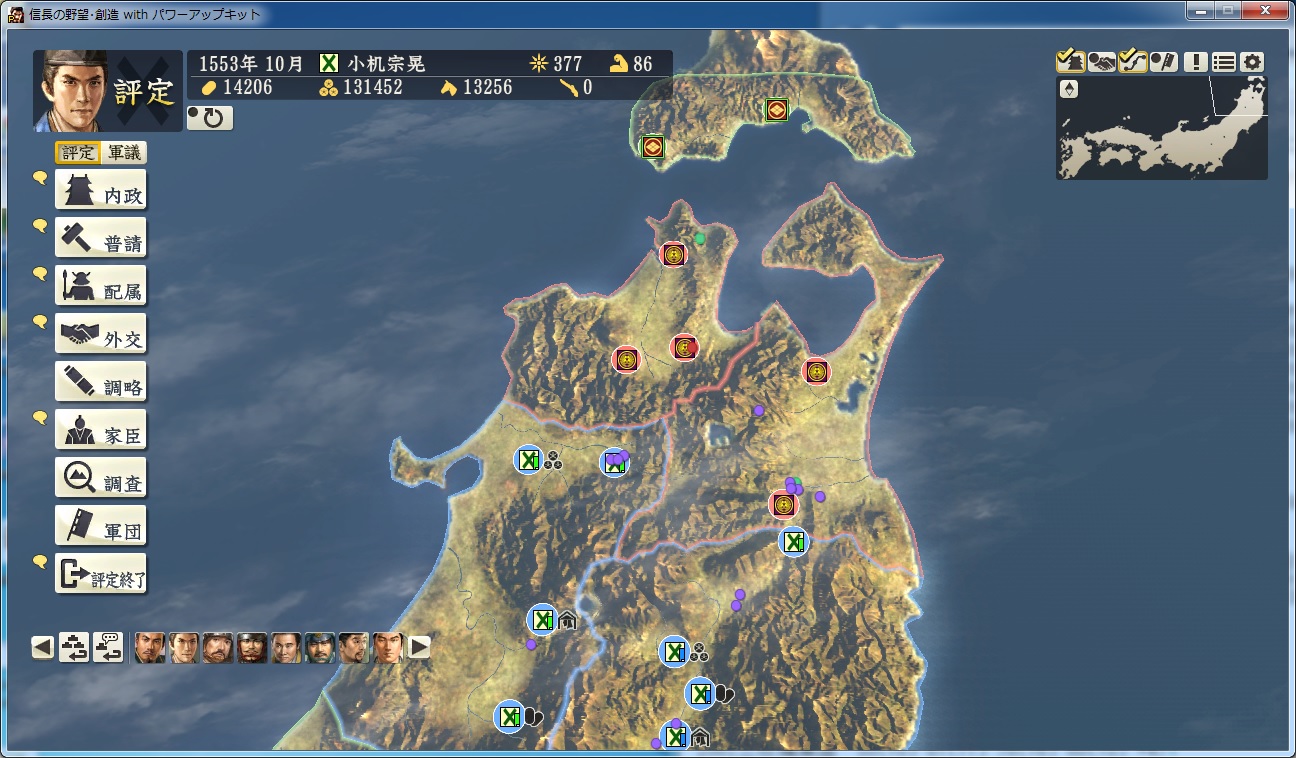Open the 普請 construction menu
1296x758 pixels.
(x=100, y=239)
